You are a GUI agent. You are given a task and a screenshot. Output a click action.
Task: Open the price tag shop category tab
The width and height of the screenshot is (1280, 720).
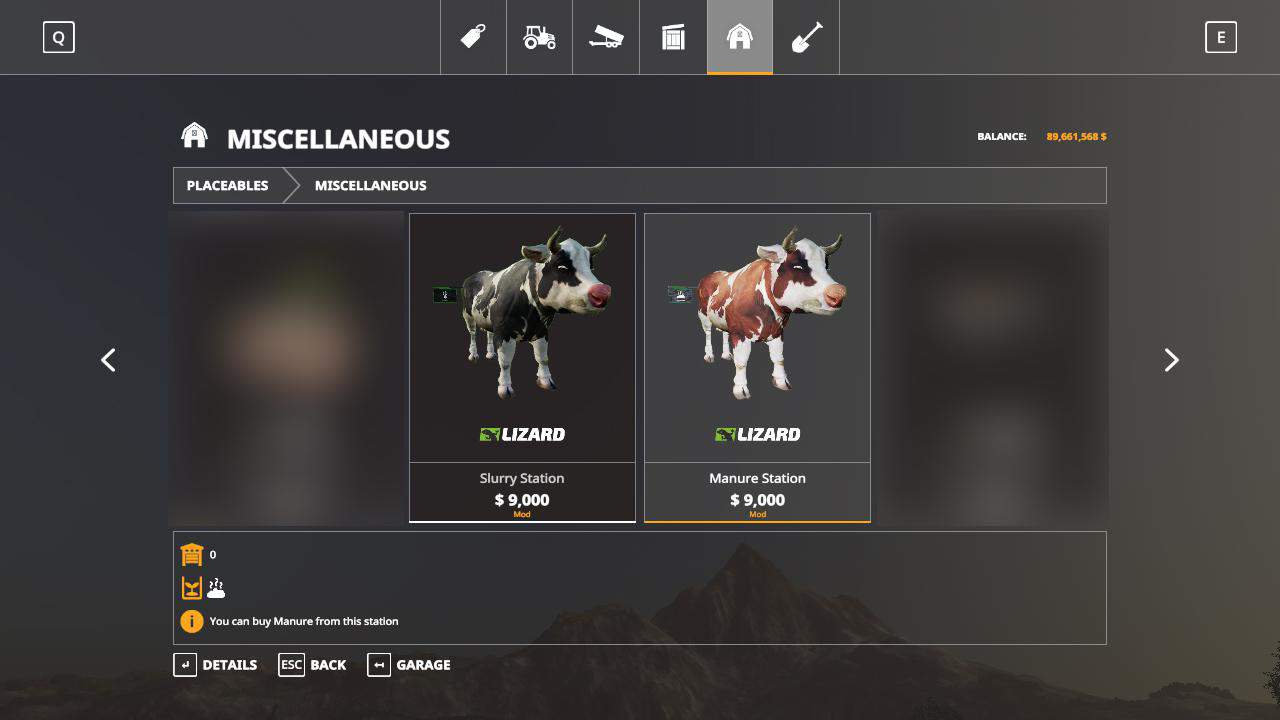(473, 37)
